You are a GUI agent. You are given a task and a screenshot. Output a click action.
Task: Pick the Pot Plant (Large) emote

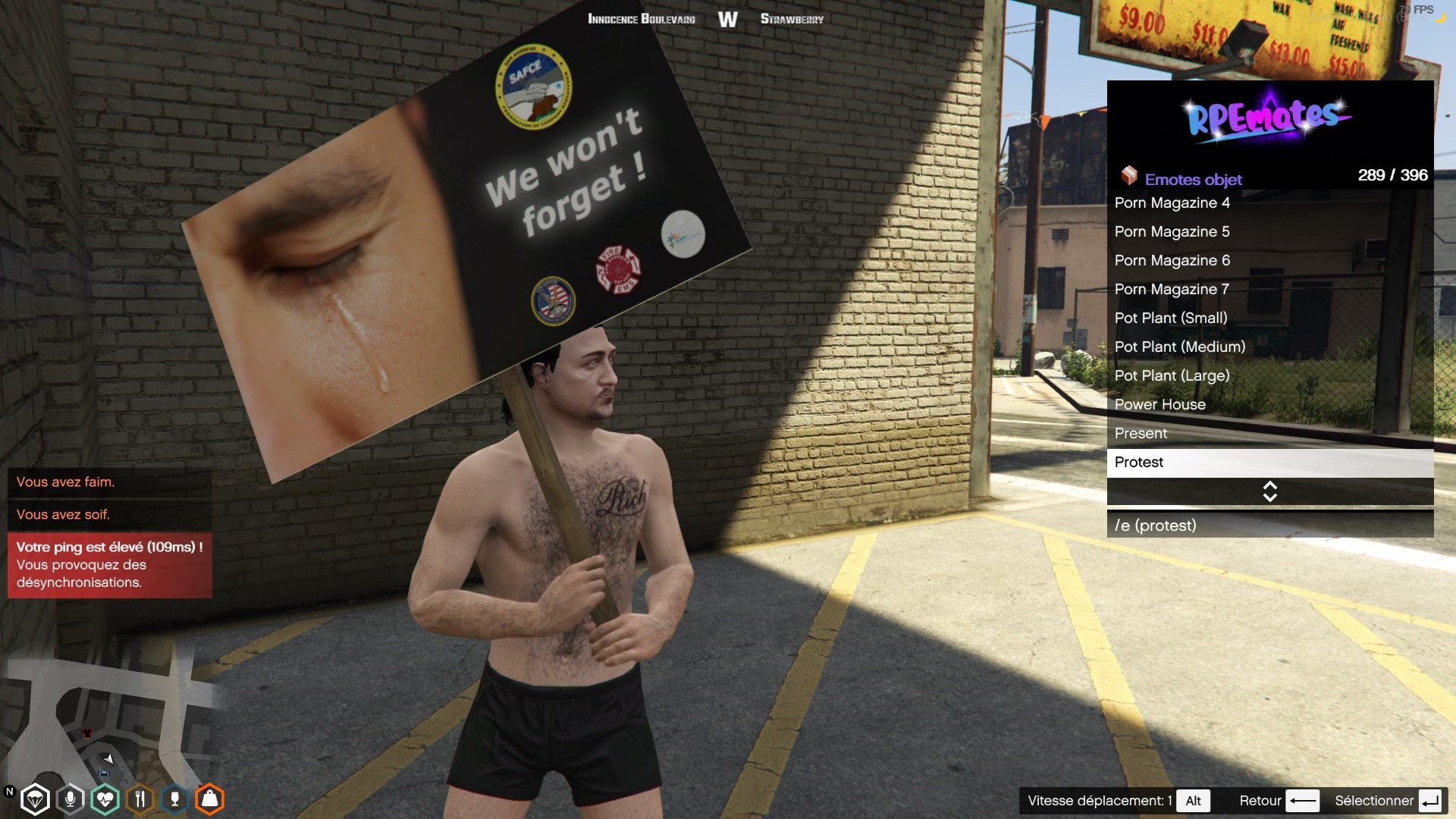pyautogui.click(x=1269, y=376)
